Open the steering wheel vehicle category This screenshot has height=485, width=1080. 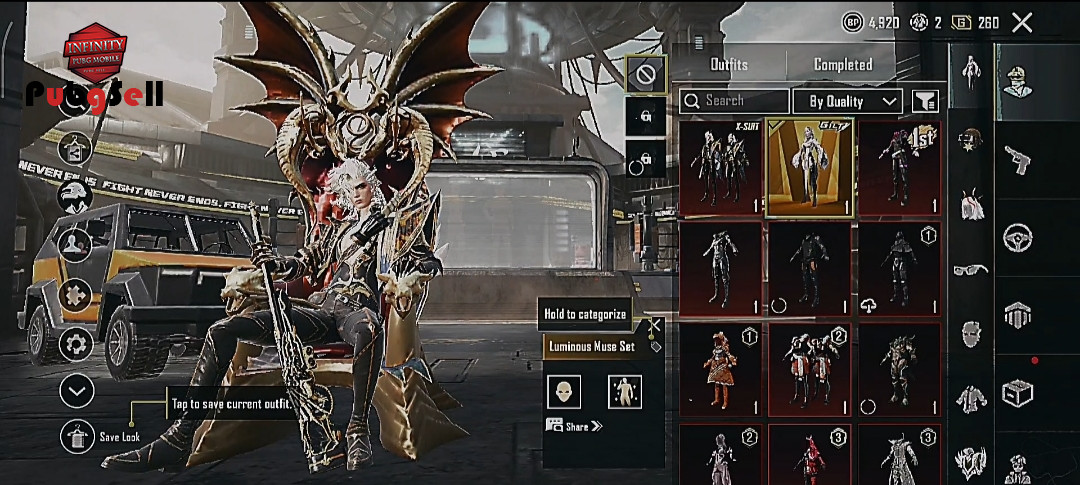[1018, 237]
